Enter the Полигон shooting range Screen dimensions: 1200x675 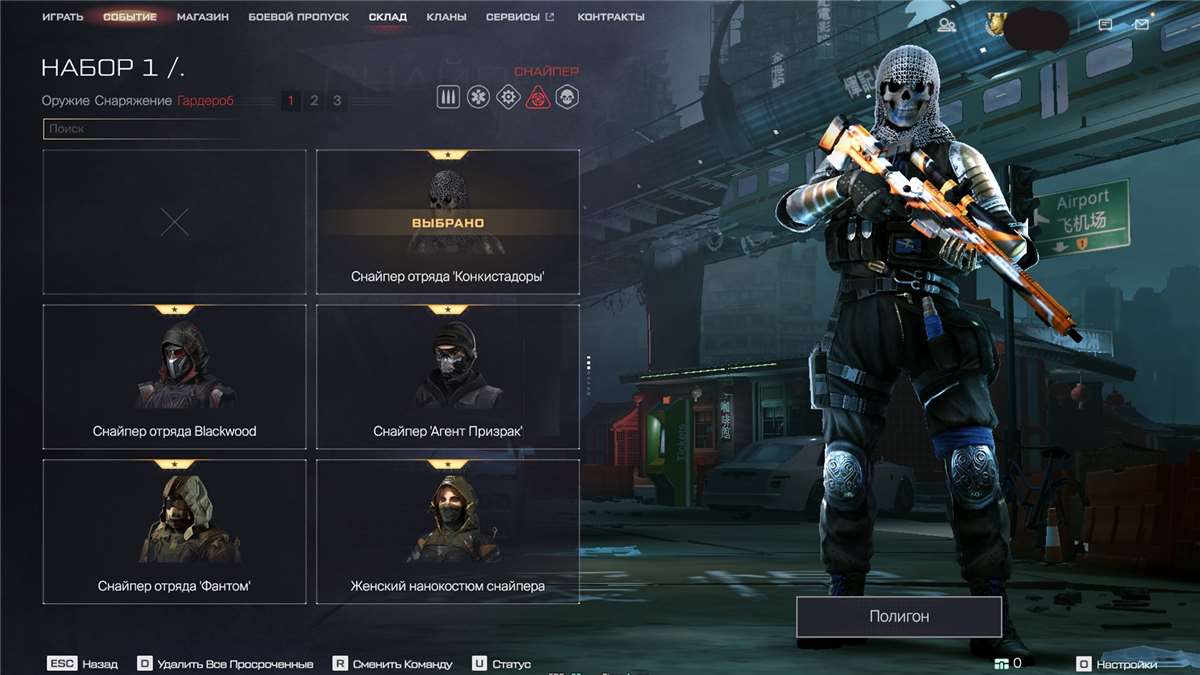tap(899, 616)
